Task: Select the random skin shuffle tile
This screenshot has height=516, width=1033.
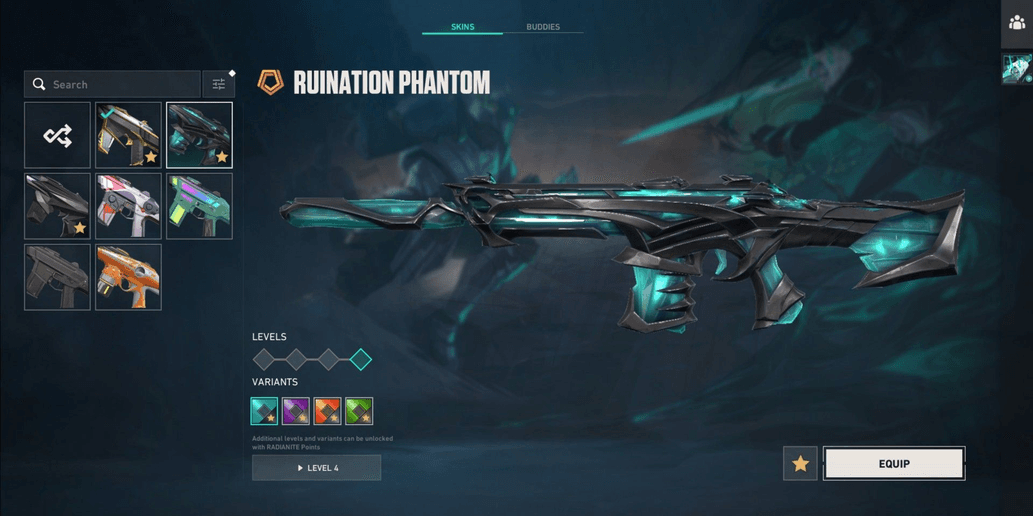Action: (58, 135)
